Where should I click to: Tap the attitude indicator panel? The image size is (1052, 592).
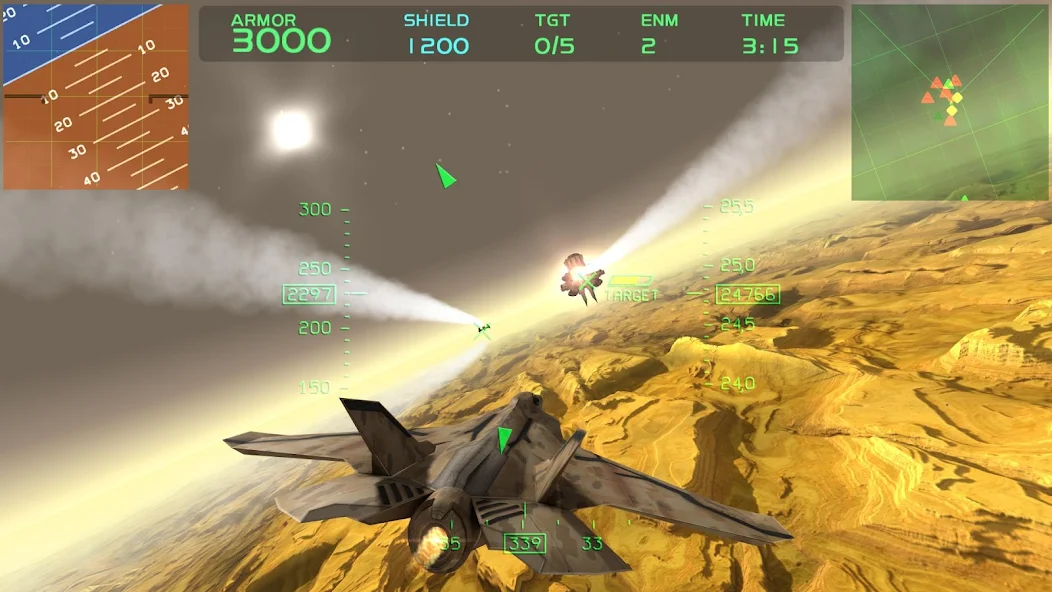pyautogui.click(x=96, y=96)
